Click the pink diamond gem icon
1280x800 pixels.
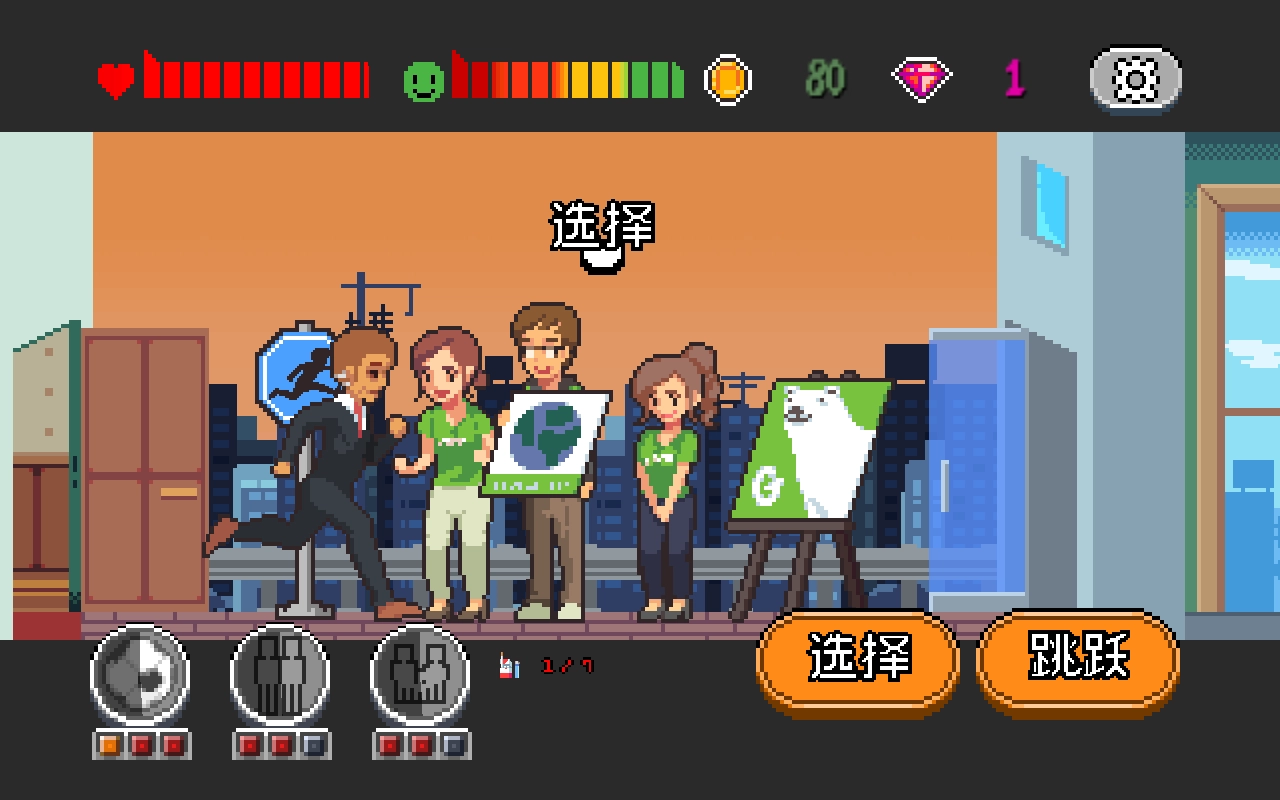tap(924, 79)
